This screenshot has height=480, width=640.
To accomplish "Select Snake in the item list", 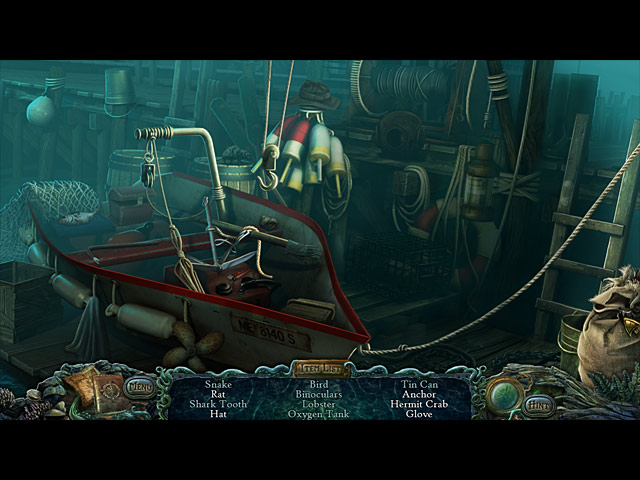I will (x=217, y=384).
